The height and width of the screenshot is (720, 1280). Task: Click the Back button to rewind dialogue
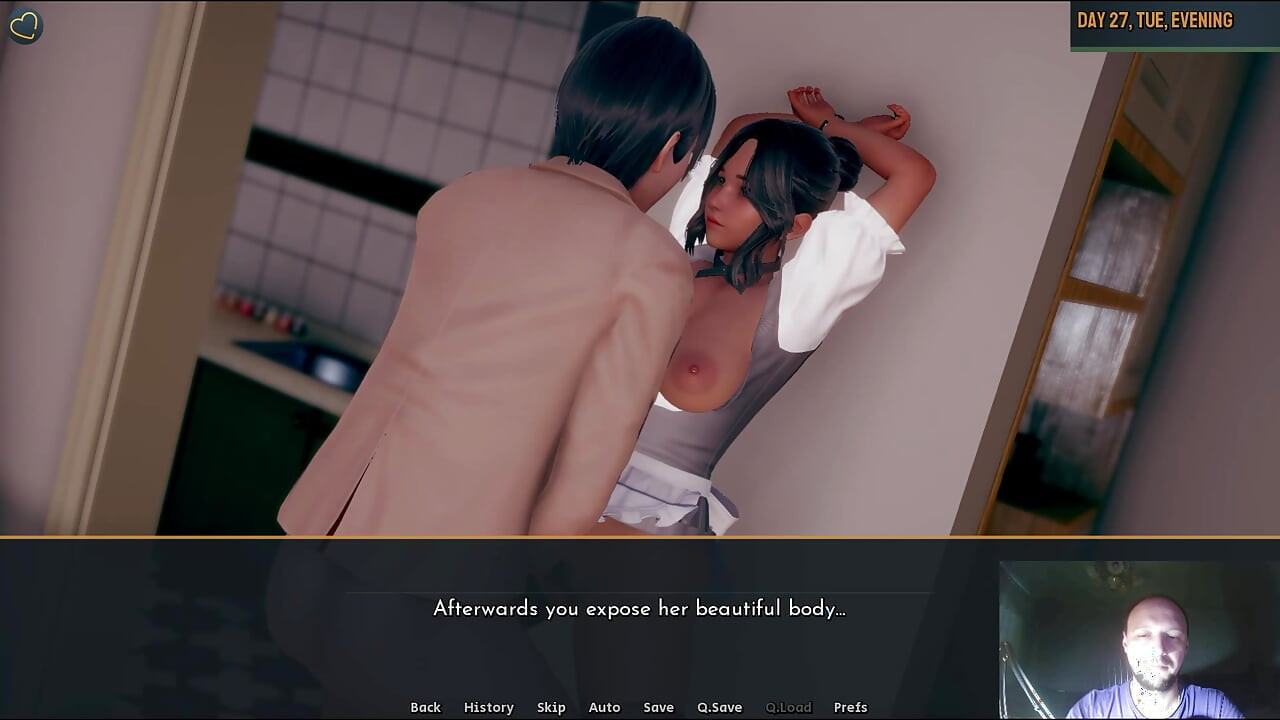coord(425,707)
